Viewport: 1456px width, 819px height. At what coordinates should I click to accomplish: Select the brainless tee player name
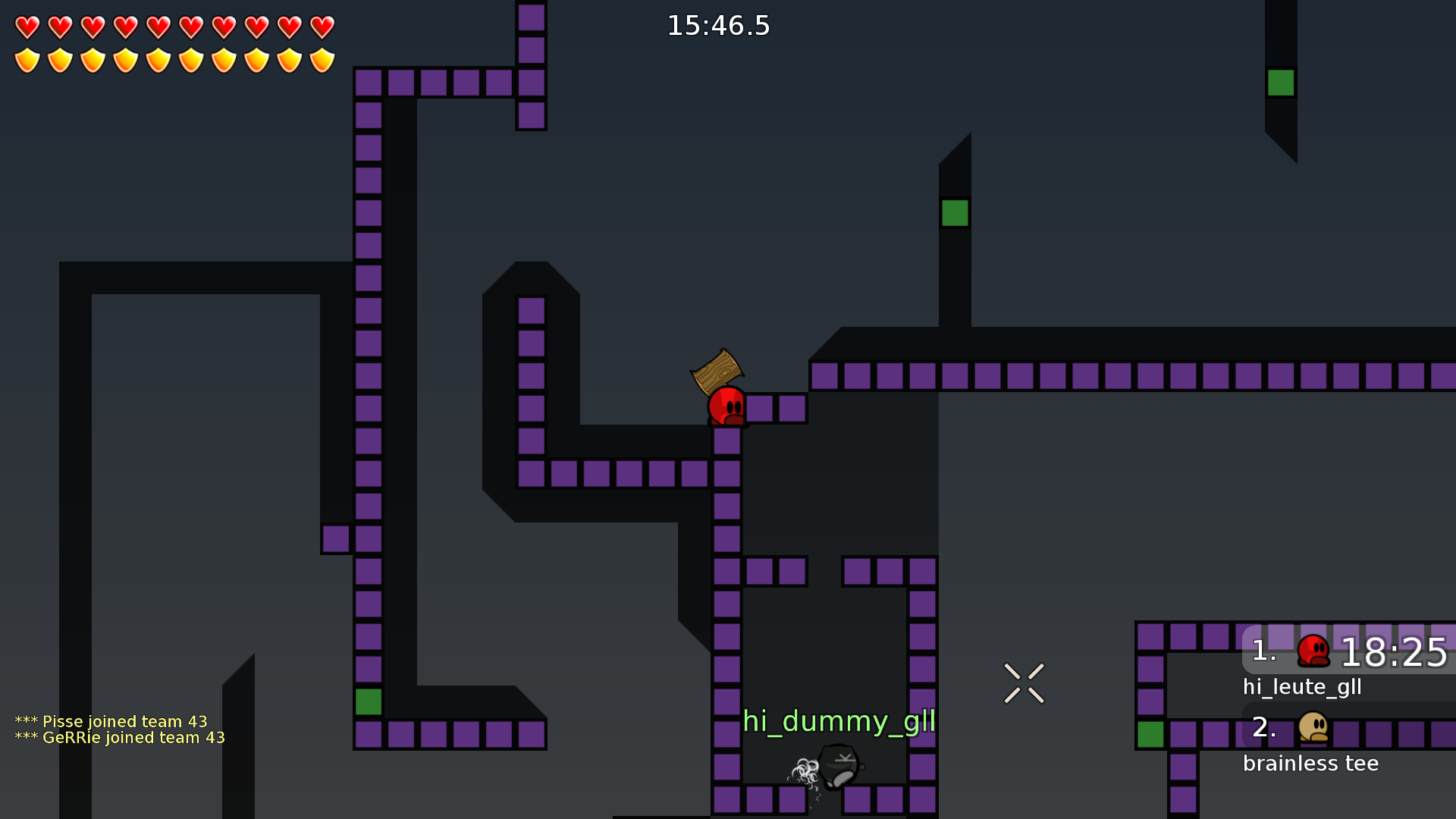pos(1311,764)
